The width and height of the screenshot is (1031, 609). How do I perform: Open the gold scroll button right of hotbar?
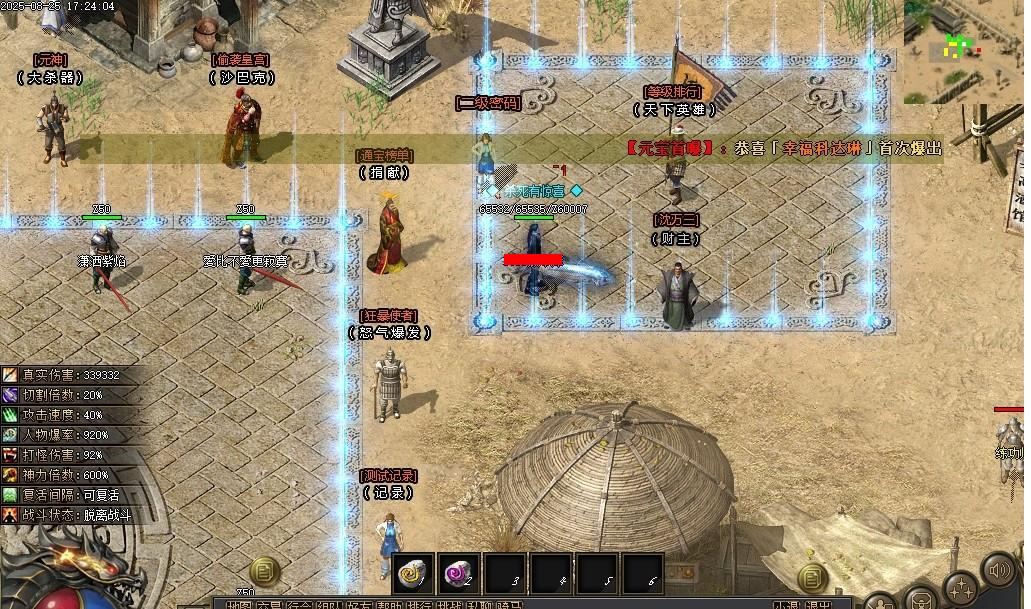[812, 575]
